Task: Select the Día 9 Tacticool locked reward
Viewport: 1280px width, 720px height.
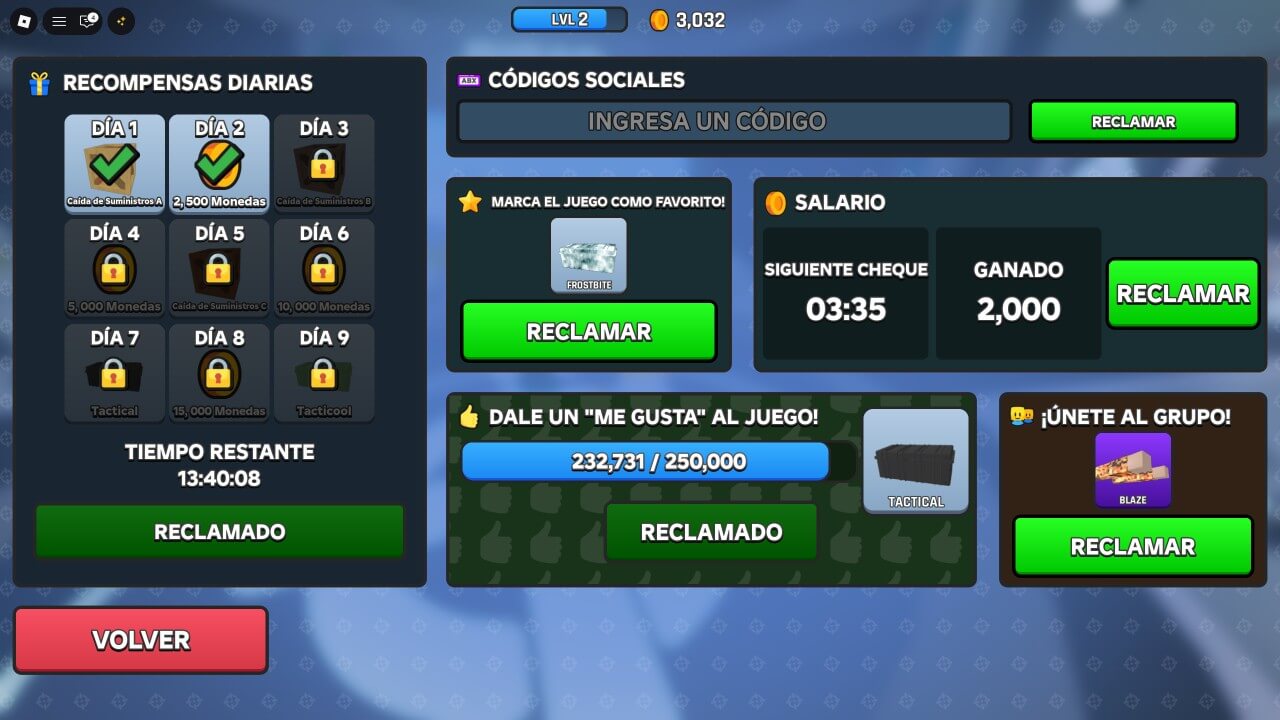Action: coord(324,373)
